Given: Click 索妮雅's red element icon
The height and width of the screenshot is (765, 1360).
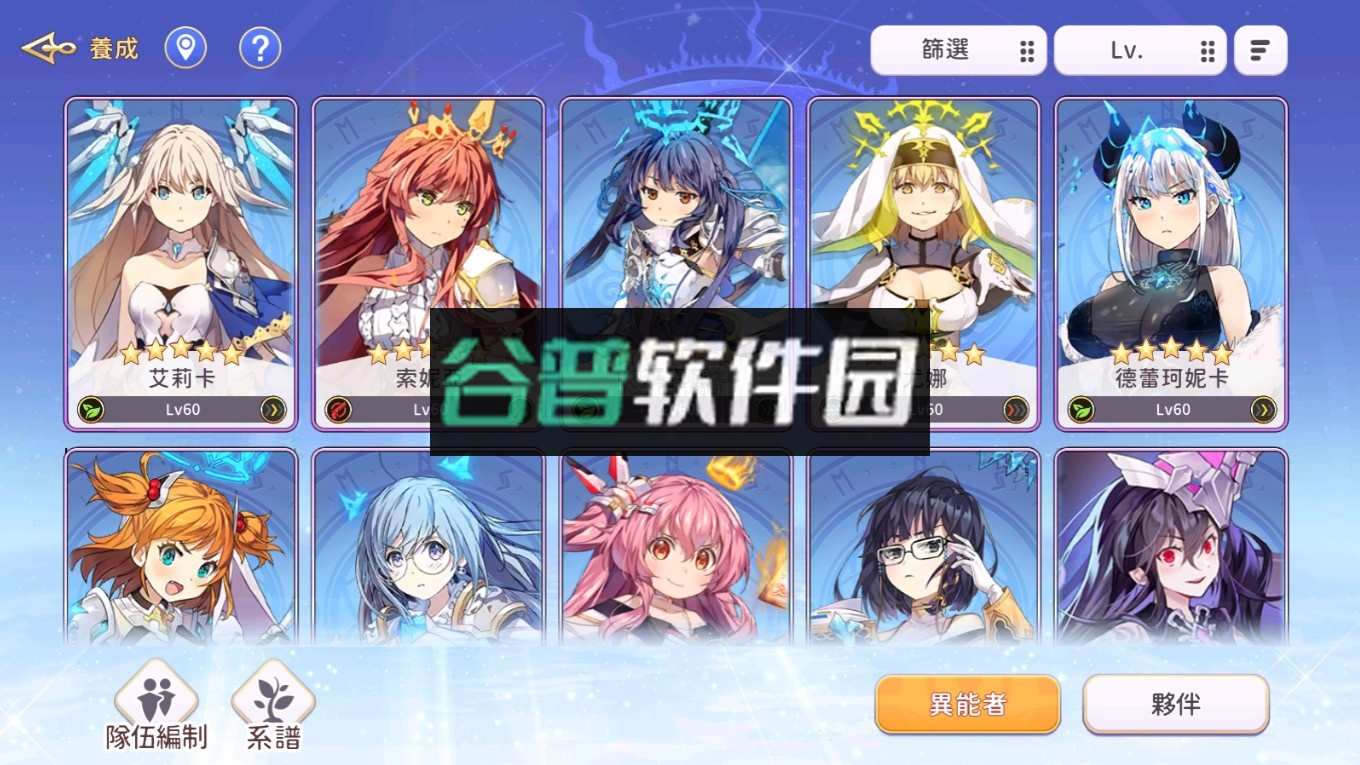Looking at the screenshot, I should [x=338, y=408].
